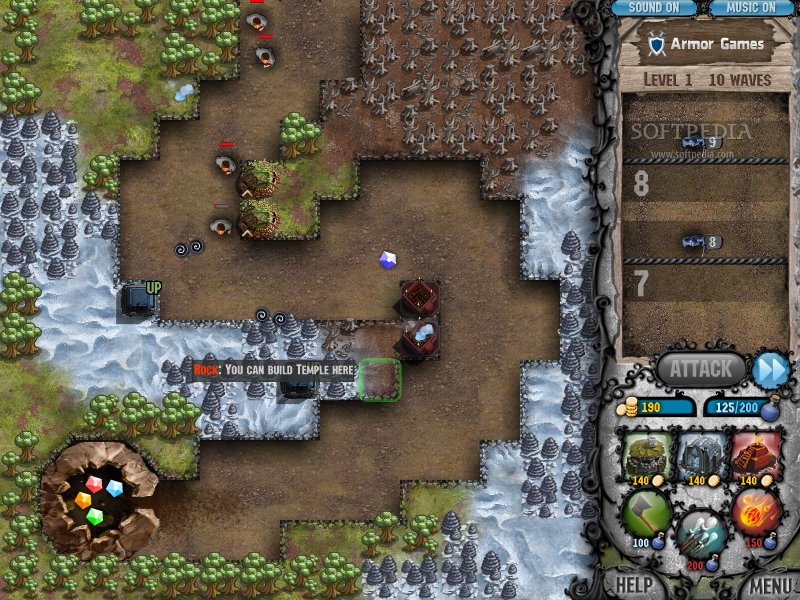Choose the axe spell costing 100 mana
This screenshot has height=600, width=800.
pos(646,514)
